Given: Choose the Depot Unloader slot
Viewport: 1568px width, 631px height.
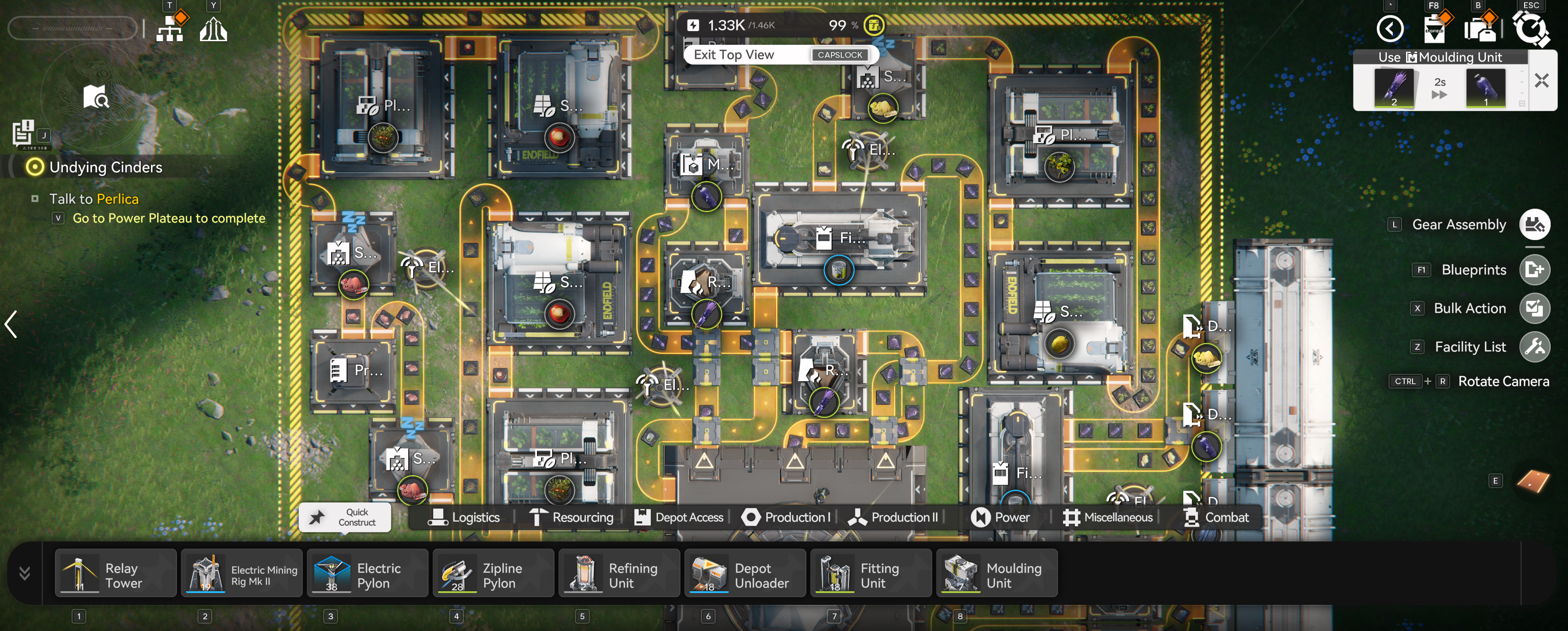Looking at the screenshot, I should [745, 574].
